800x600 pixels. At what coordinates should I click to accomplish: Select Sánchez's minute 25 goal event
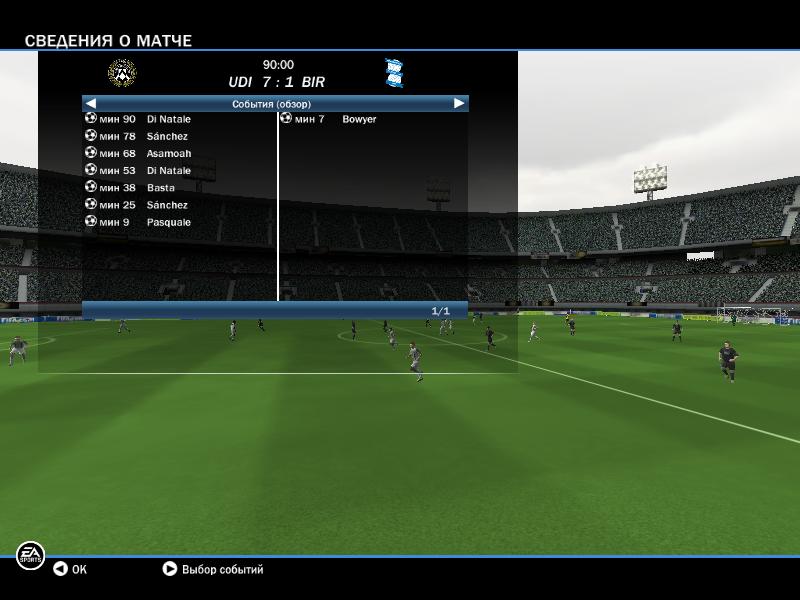tap(166, 205)
